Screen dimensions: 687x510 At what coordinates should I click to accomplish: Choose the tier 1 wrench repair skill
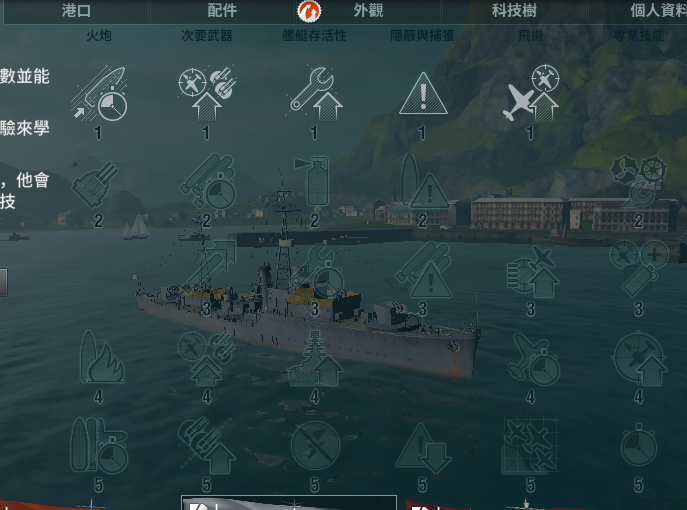pyautogui.click(x=314, y=93)
